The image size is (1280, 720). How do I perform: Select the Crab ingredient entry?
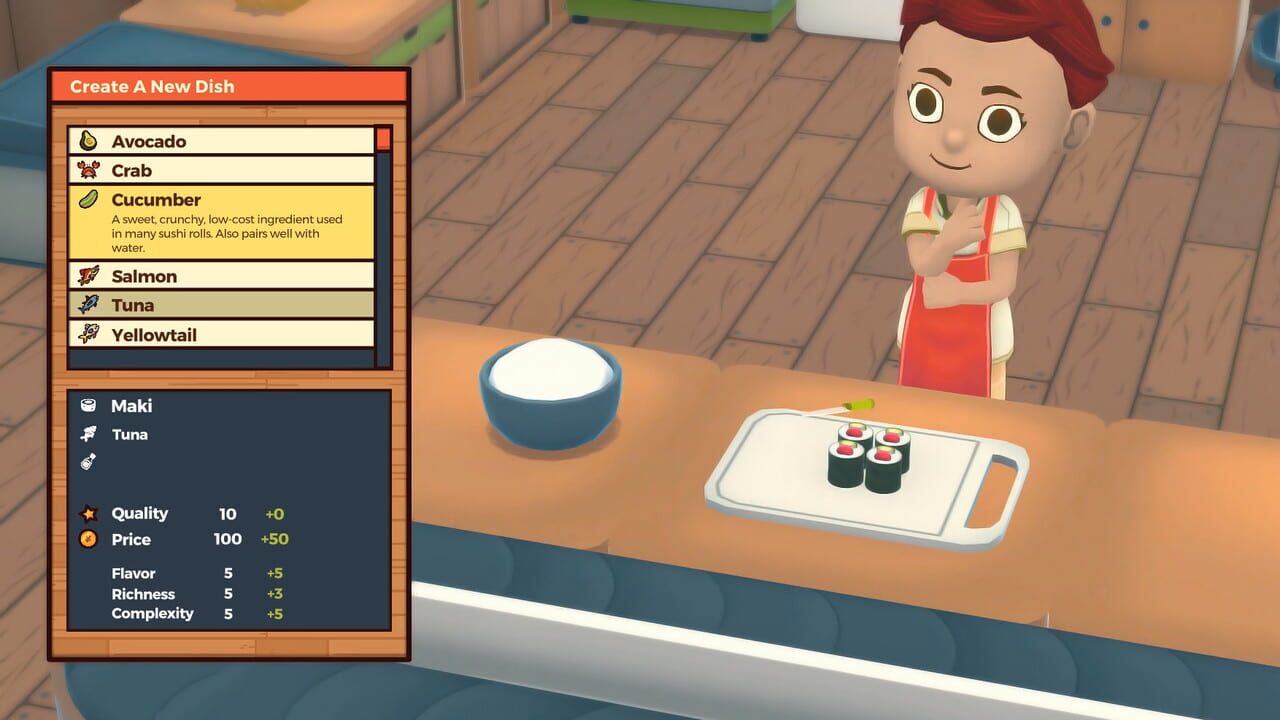click(x=220, y=170)
